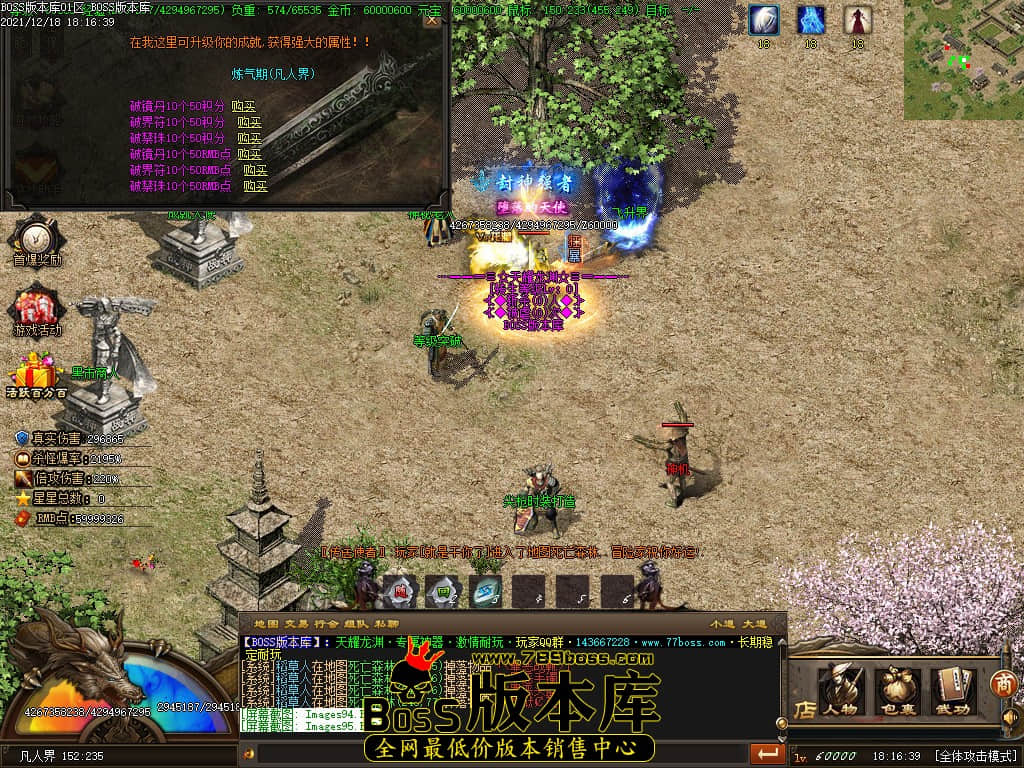Use the first hotbar slot with red item
Viewport: 1024px width, 768px height.
point(400,592)
